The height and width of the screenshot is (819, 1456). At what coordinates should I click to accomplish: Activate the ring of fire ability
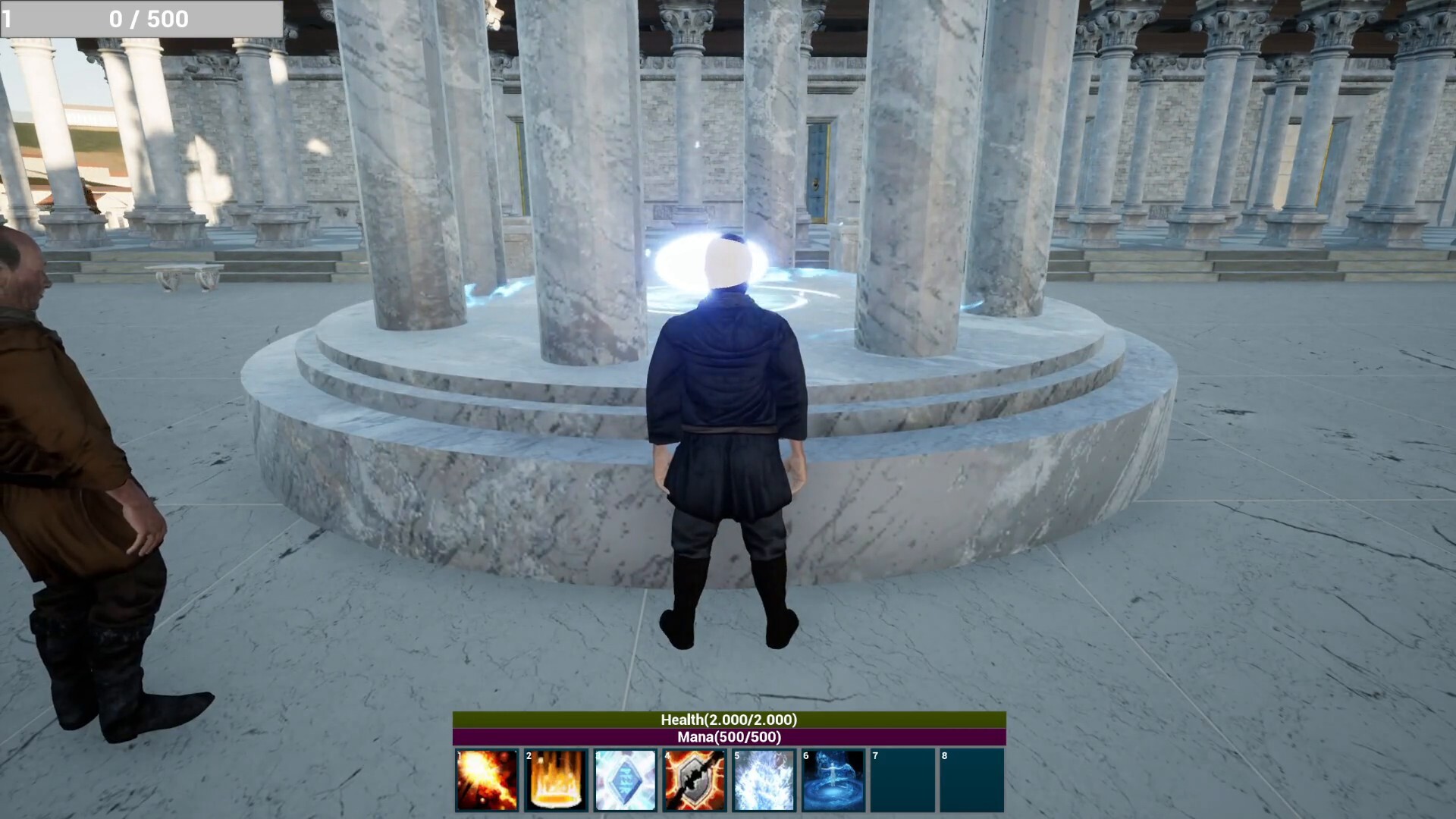point(556,780)
